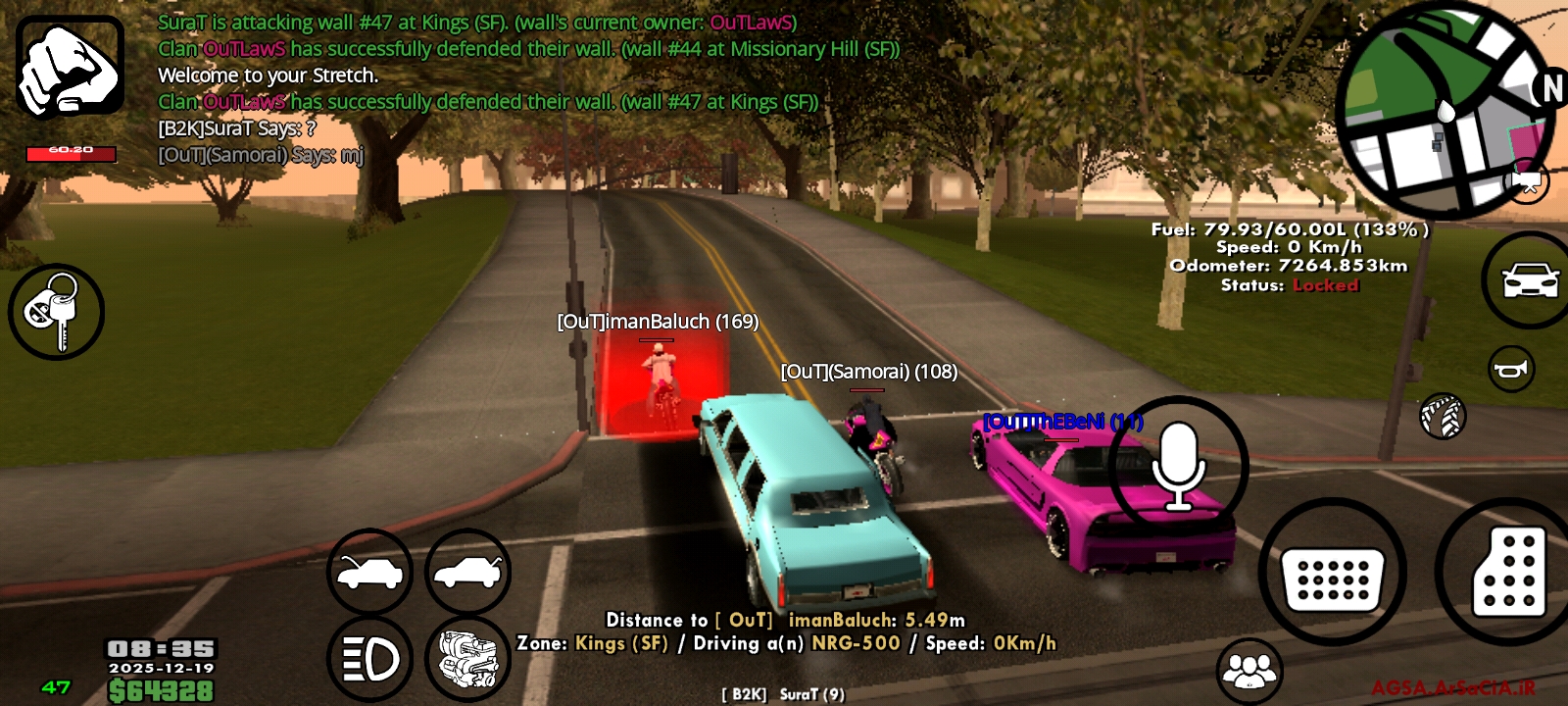The image size is (1568, 706).
Task: Open the car hood
Action: point(369,573)
